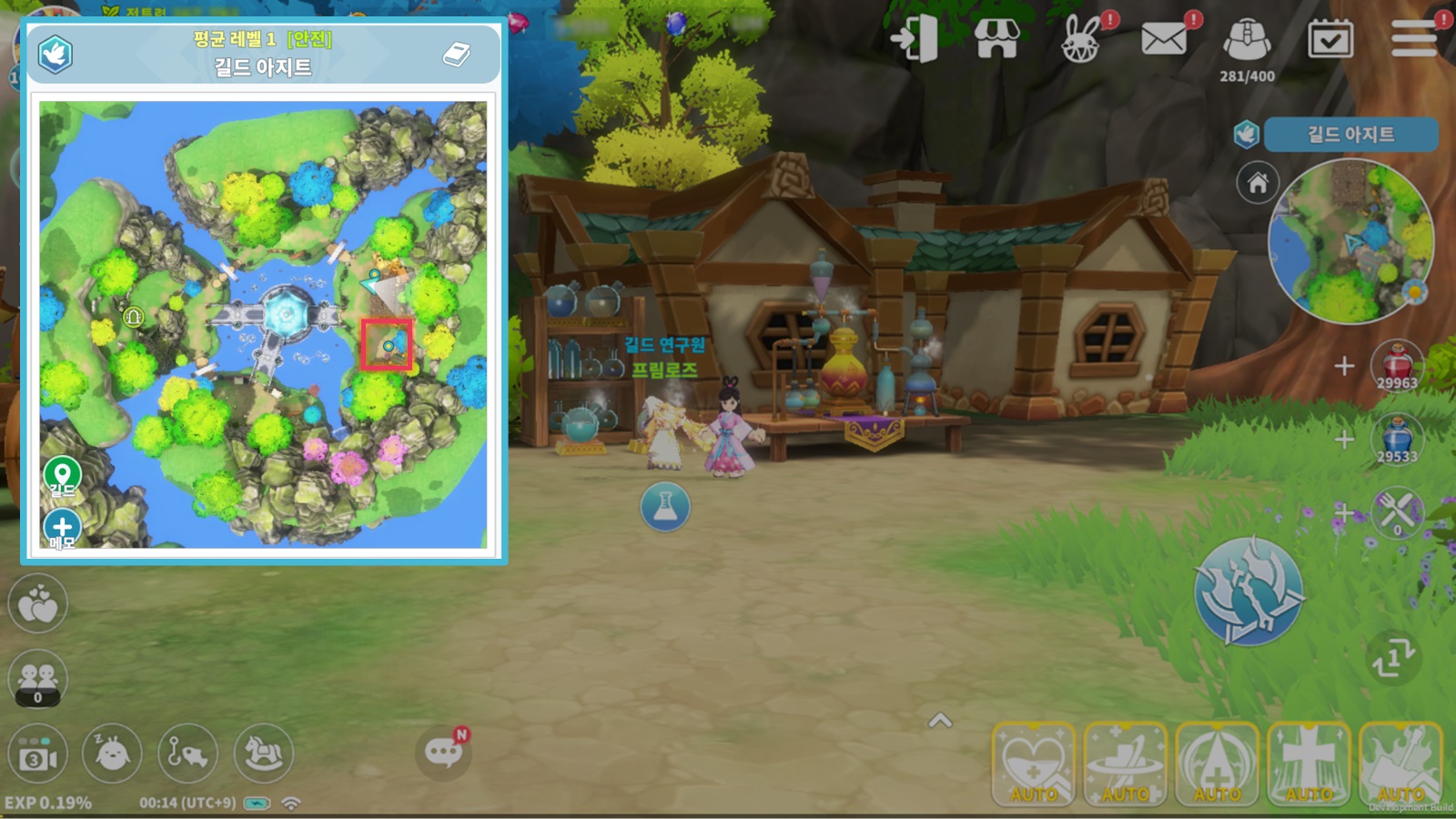Open the map book icon in header
This screenshot has width=1456, height=819.
[x=456, y=55]
